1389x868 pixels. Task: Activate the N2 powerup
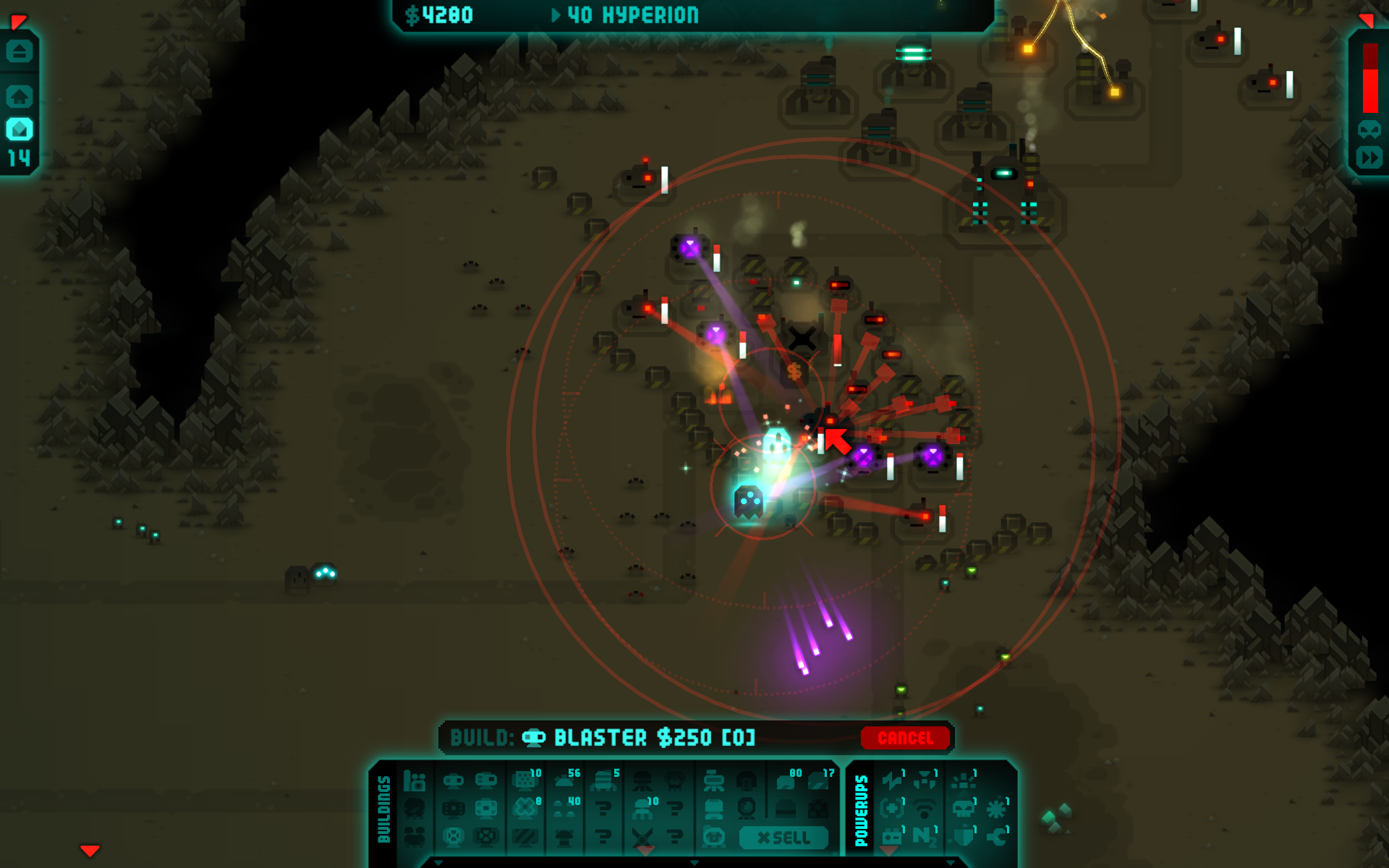[x=924, y=836]
